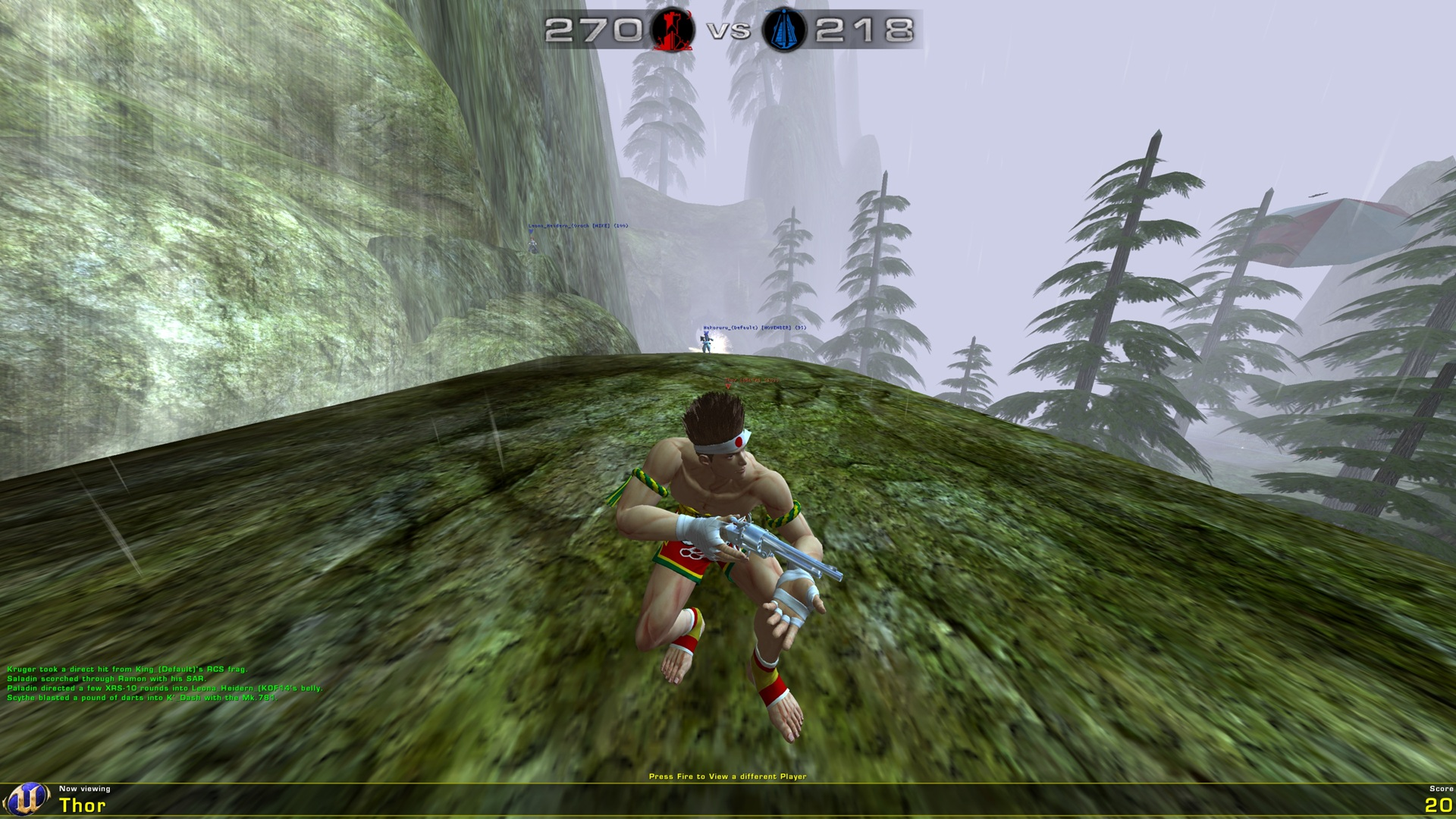The height and width of the screenshot is (819, 1456).
Task: Click the Now viewing header label
Action: click(83, 789)
